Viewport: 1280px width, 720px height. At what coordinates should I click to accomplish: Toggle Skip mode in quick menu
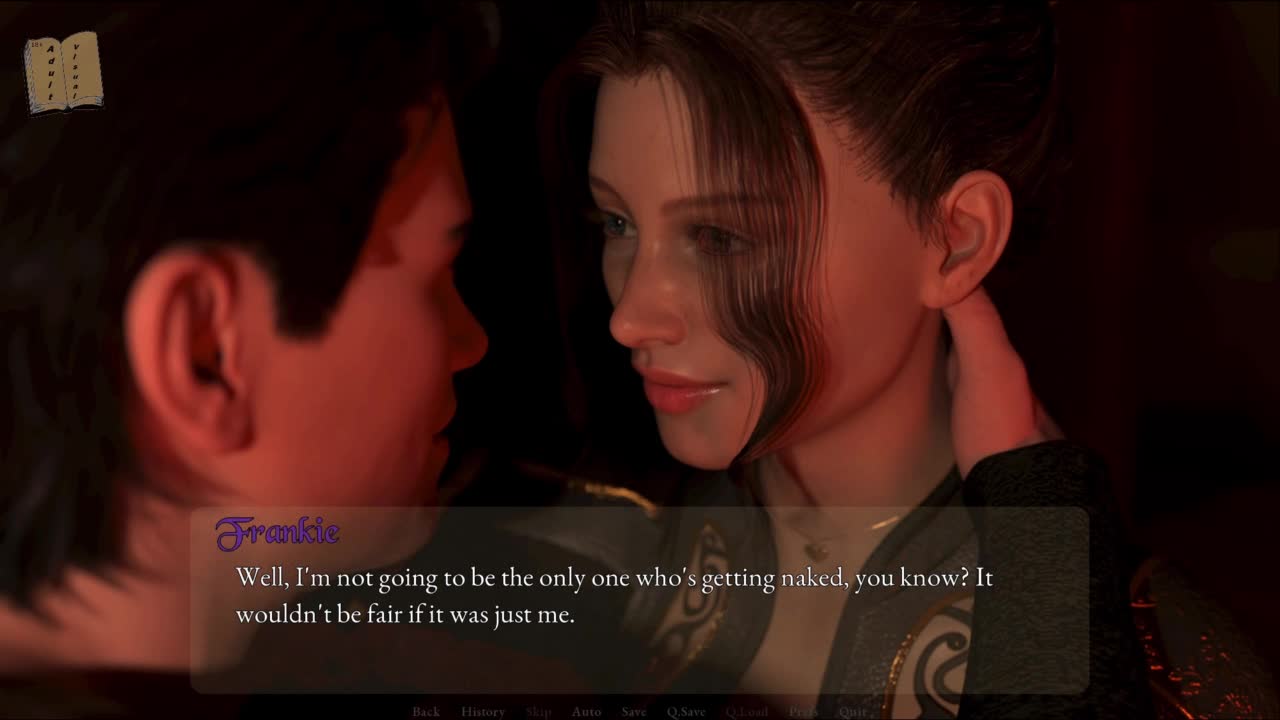[538, 711]
